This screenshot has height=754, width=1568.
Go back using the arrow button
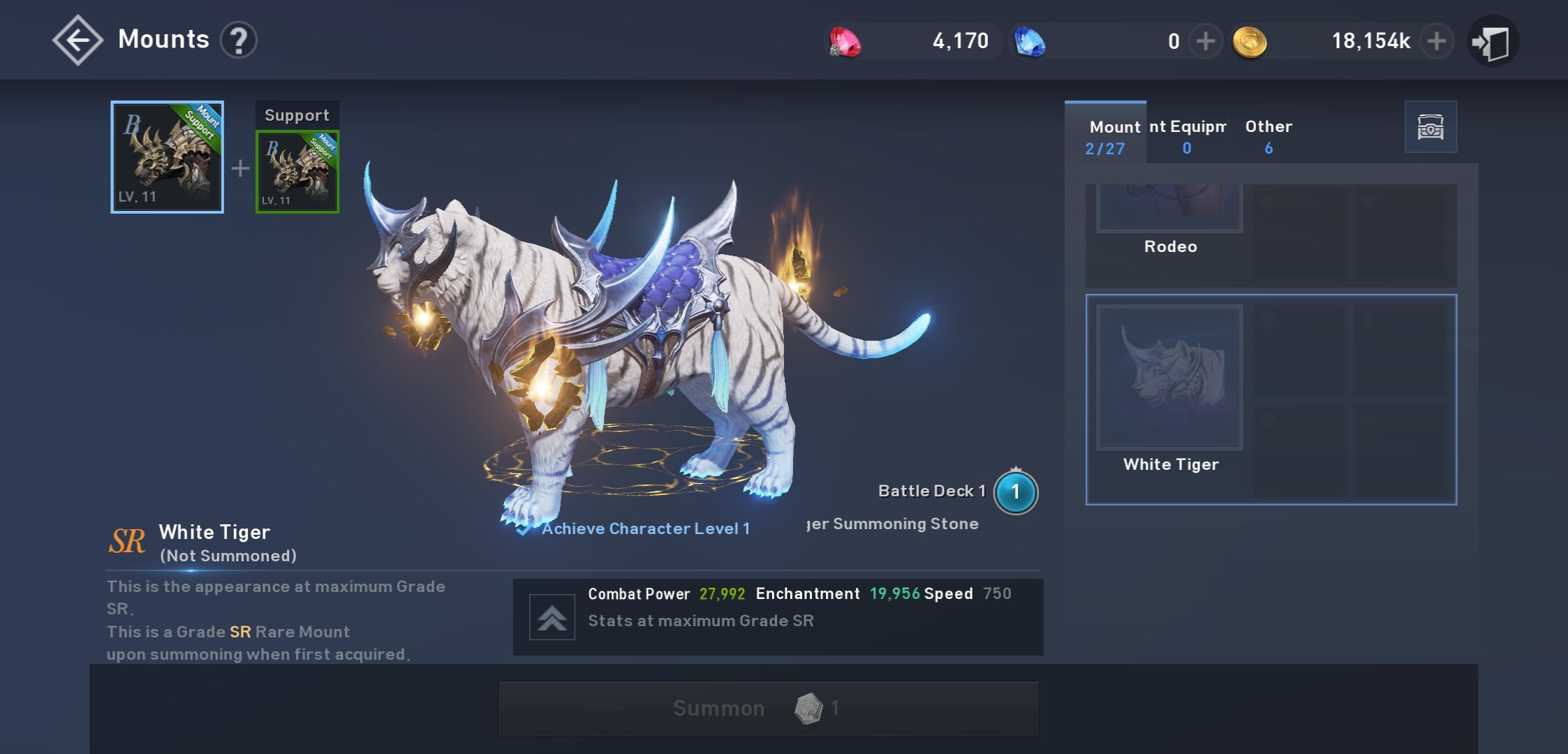(77, 40)
